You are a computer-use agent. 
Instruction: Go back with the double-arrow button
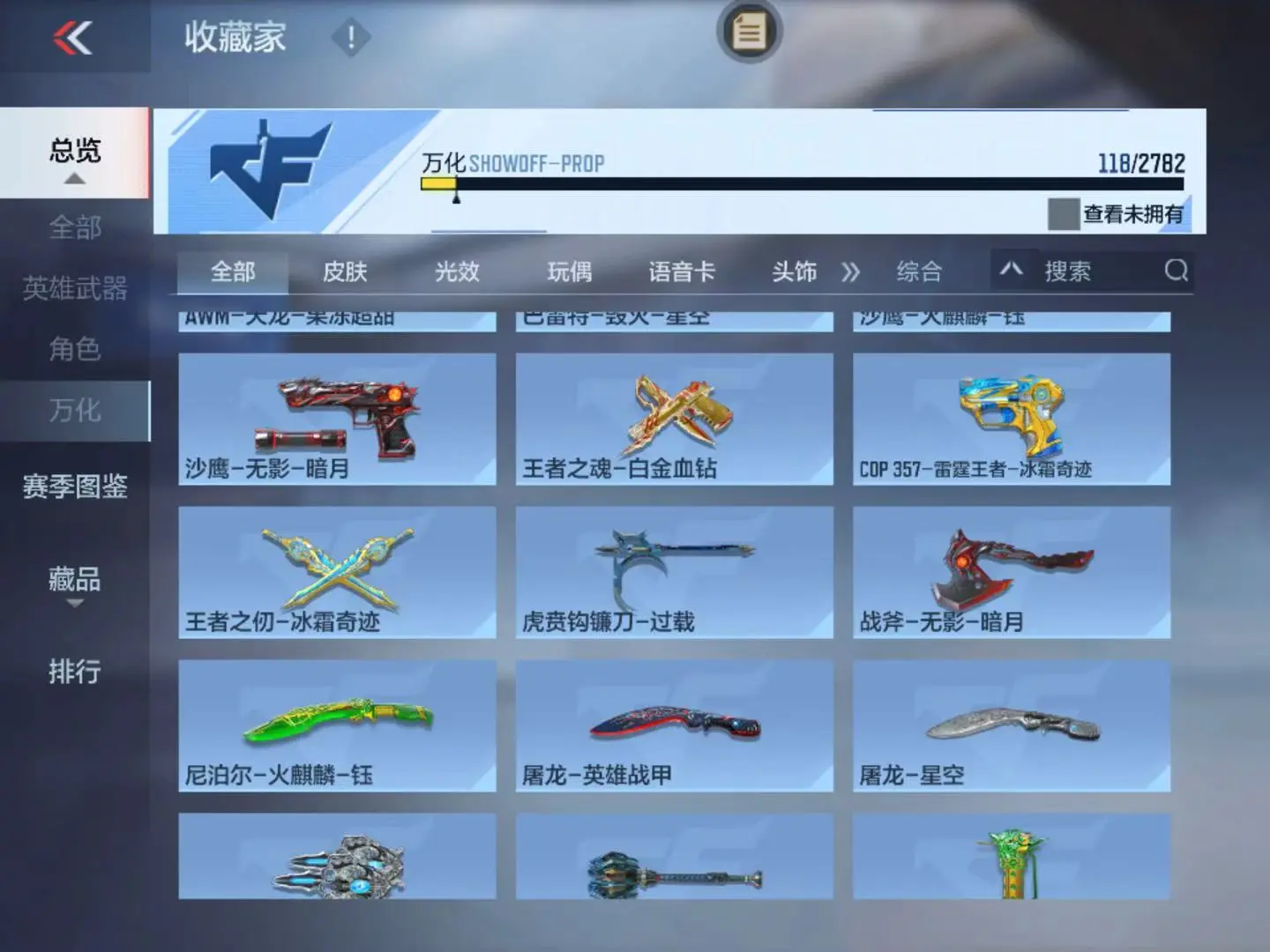point(72,38)
